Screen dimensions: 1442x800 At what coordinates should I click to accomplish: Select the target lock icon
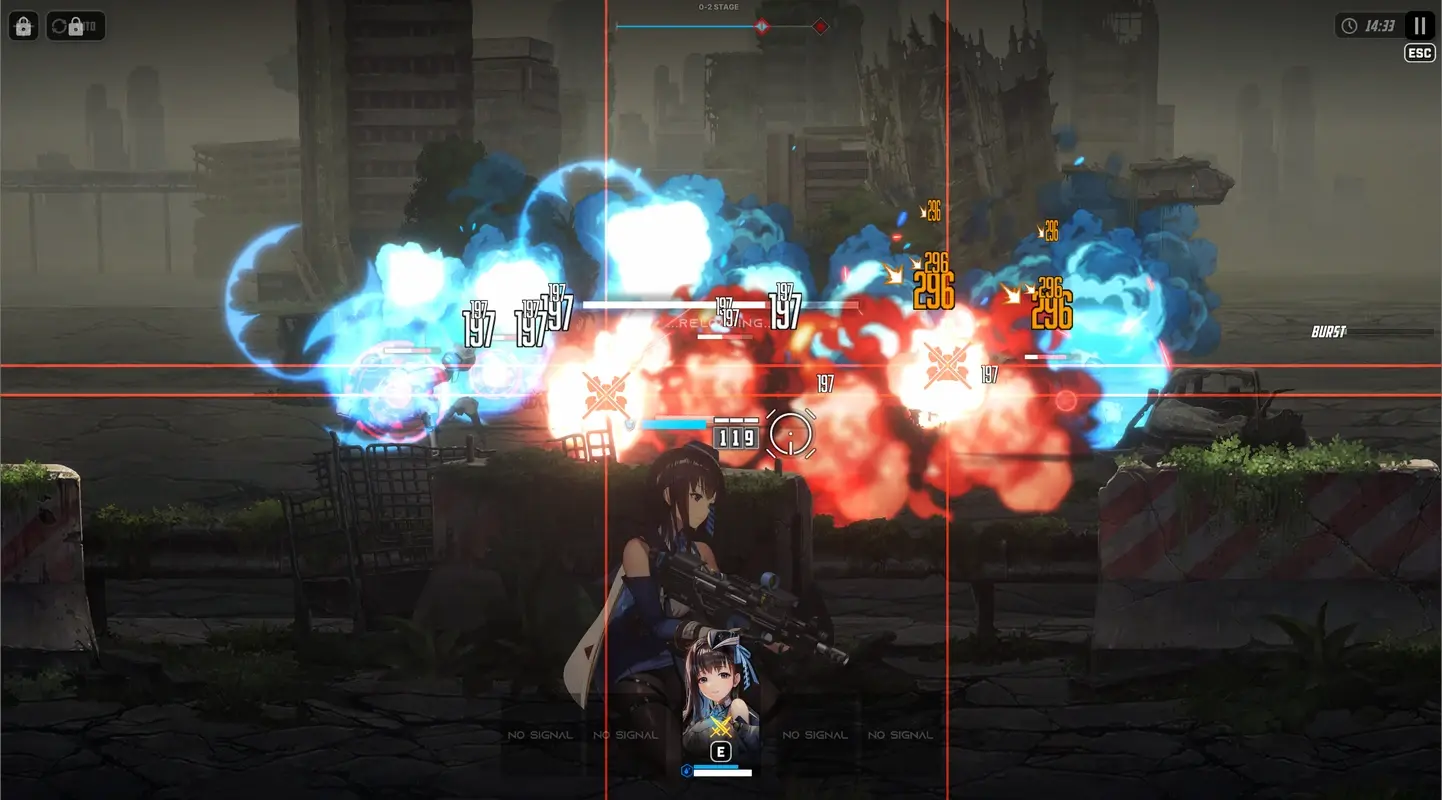(23, 25)
